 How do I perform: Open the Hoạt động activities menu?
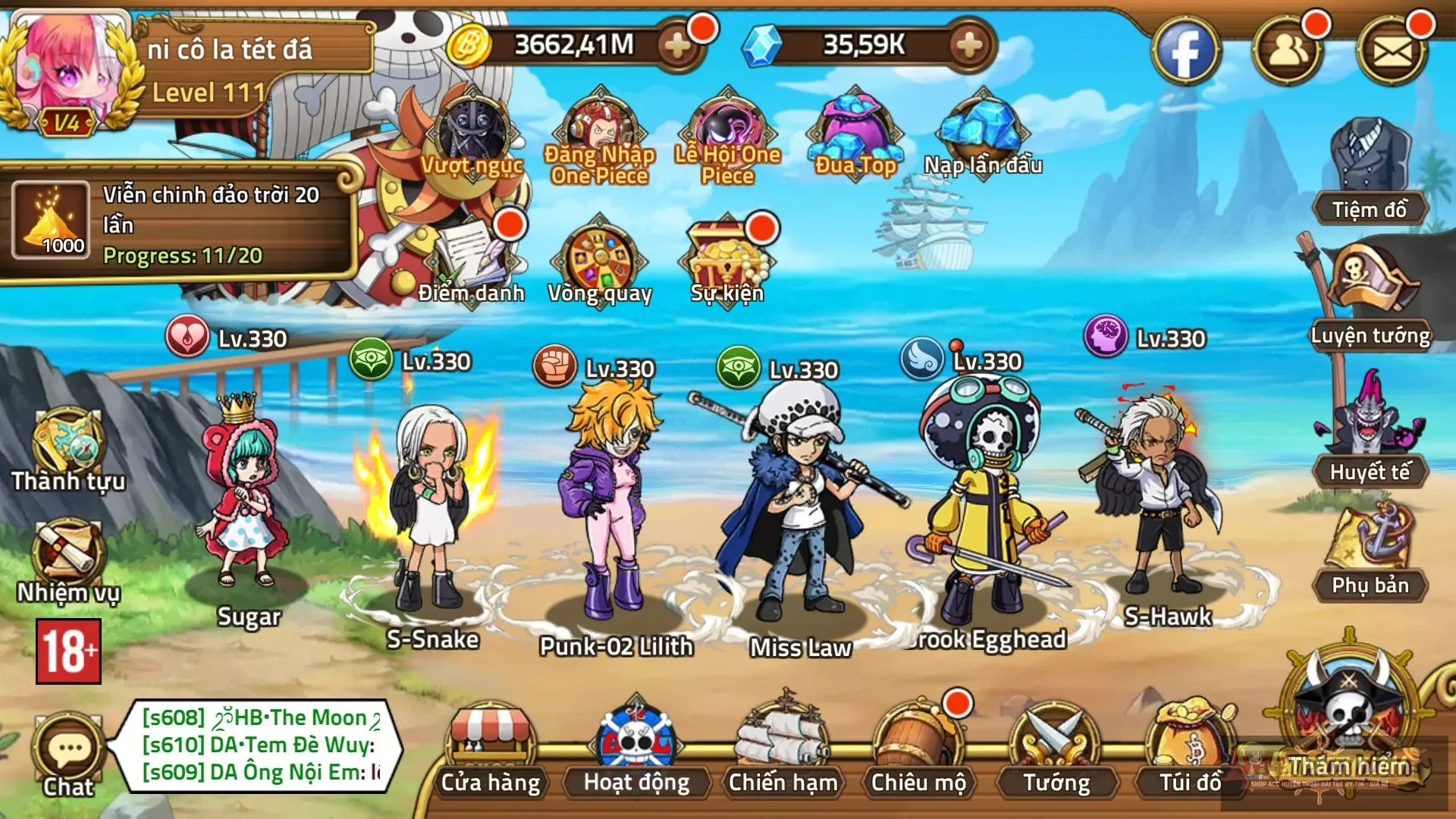[x=636, y=747]
